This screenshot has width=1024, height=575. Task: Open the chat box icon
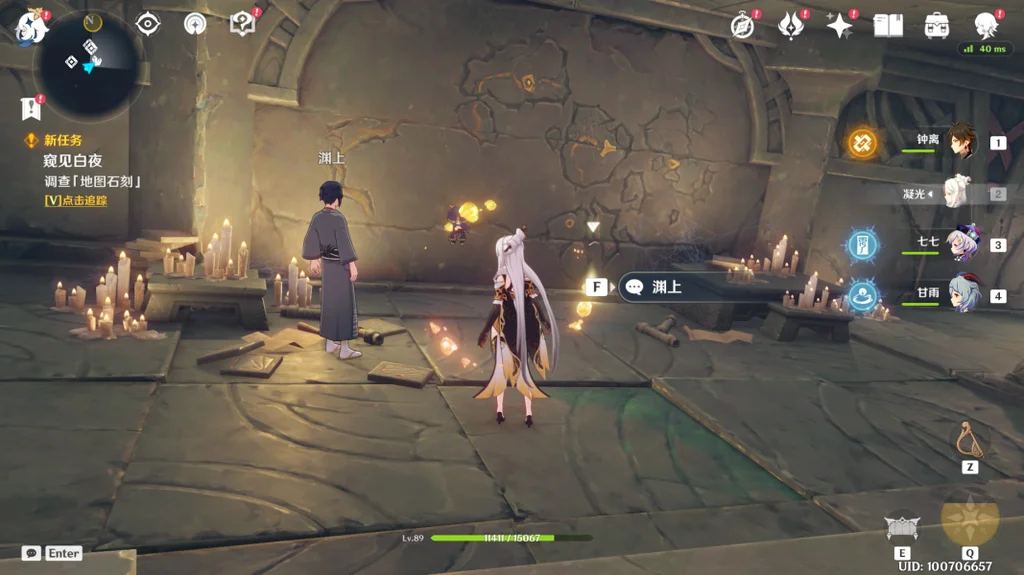pyautogui.click(x=31, y=553)
